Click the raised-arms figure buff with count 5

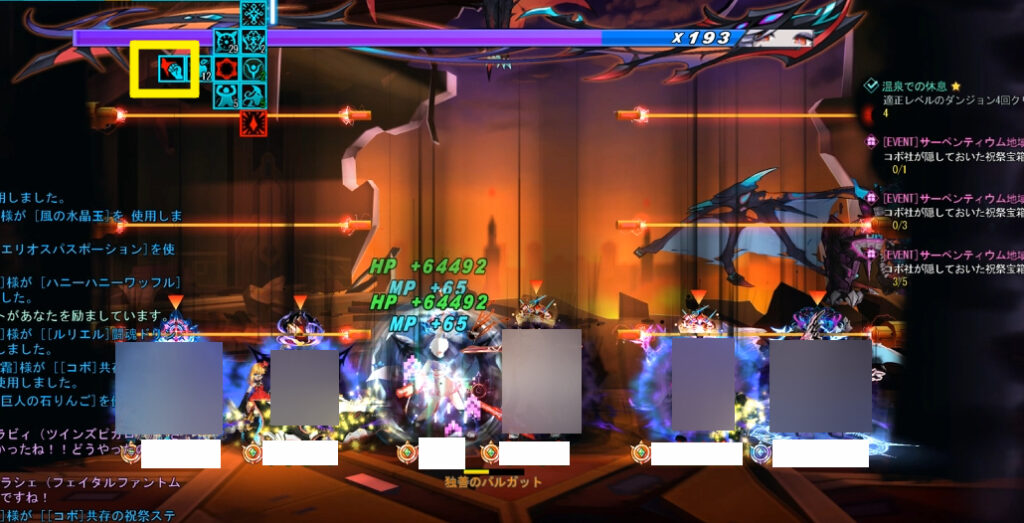point(226,95)
